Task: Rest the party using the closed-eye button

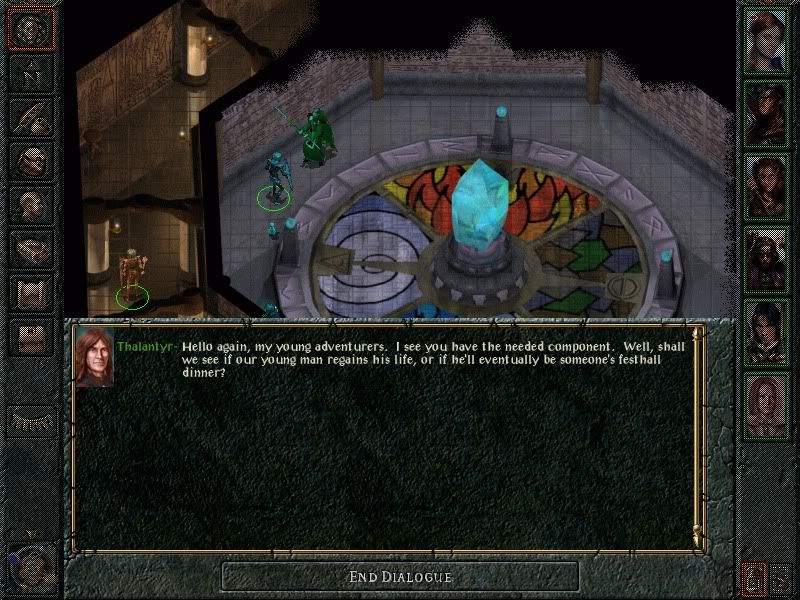Action: (x=31, y=422)
